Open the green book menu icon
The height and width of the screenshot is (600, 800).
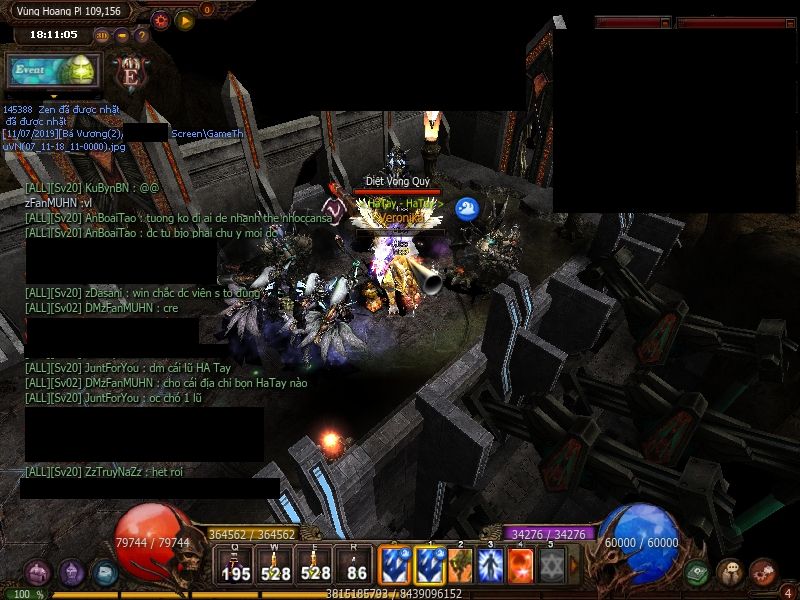(x=699, y=573)
